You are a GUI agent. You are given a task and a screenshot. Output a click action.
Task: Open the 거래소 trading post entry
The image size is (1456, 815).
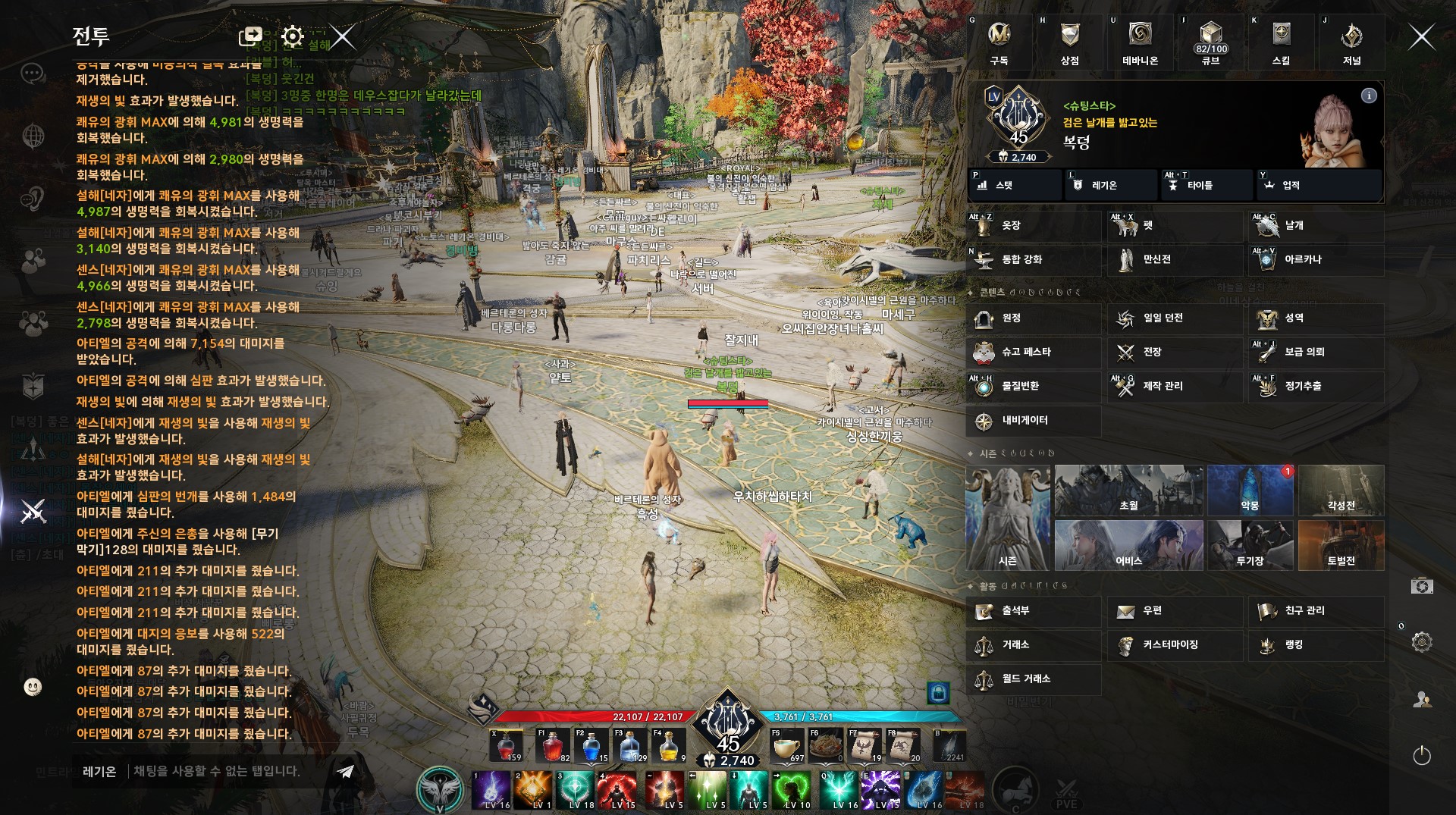pyautogui.click(x=1034, y=645)
